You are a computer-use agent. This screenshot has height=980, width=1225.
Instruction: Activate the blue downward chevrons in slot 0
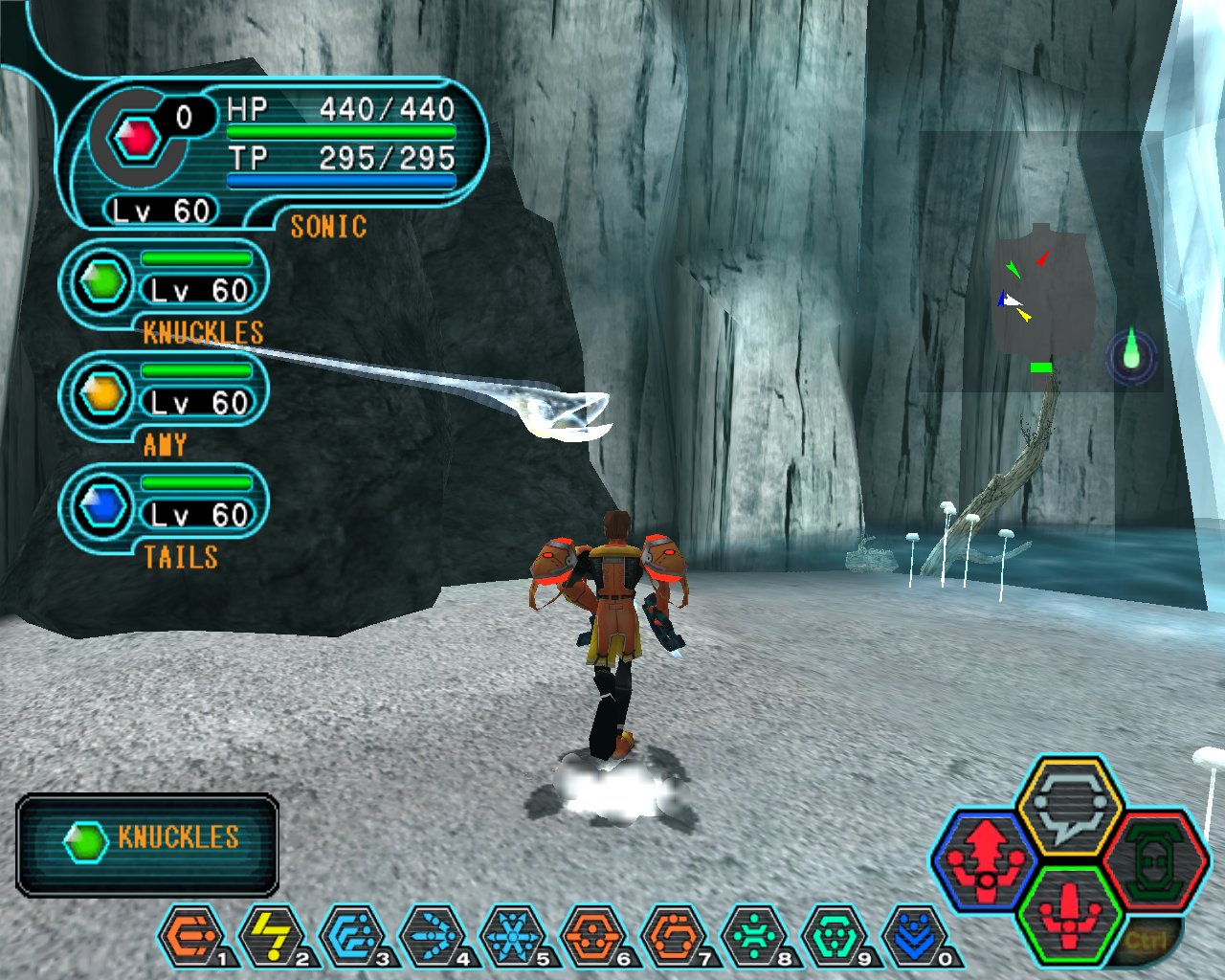(915, 937)
